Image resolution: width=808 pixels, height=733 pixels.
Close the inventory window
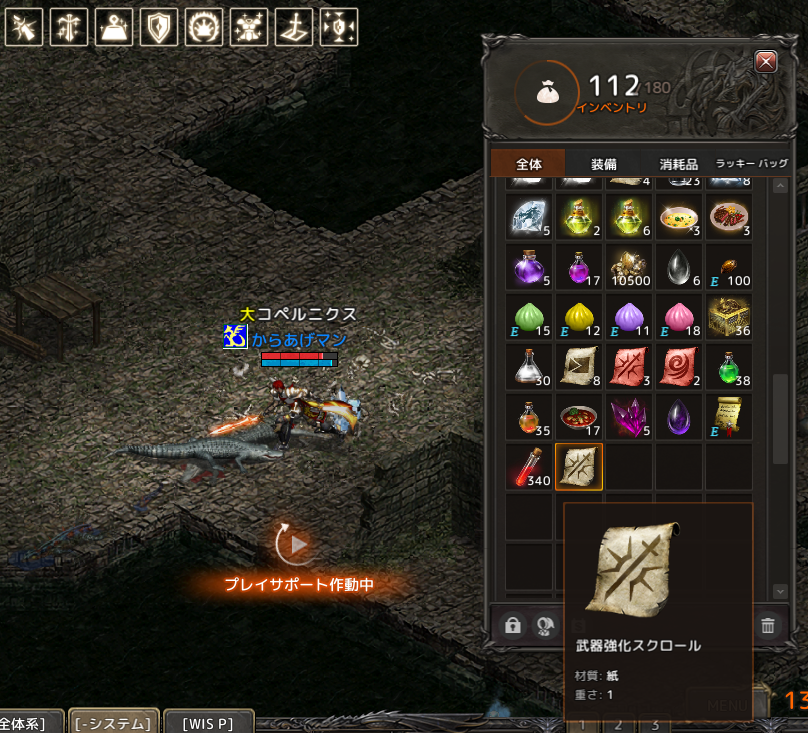(767, 62)
